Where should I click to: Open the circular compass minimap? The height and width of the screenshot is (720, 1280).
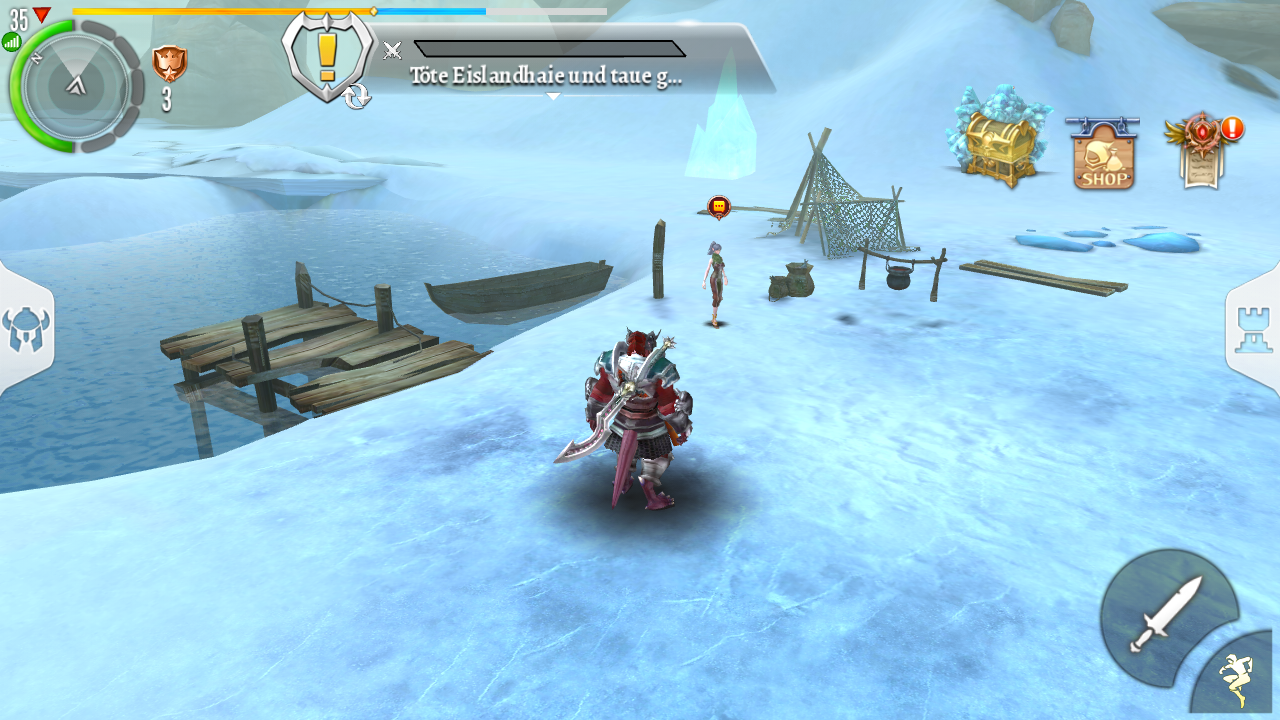(75, 87)
